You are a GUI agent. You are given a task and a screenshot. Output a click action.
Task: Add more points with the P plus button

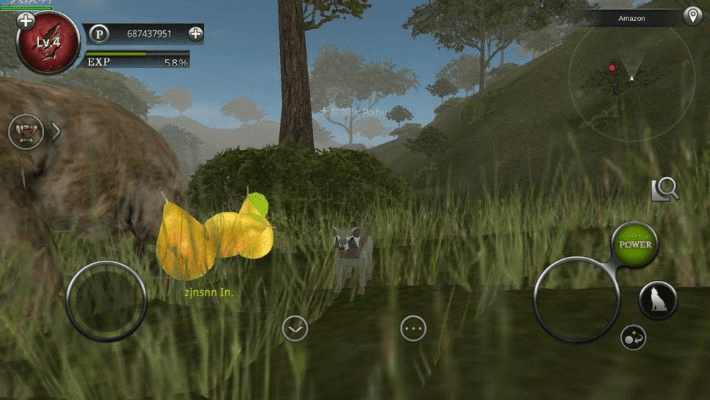[196, 33]
